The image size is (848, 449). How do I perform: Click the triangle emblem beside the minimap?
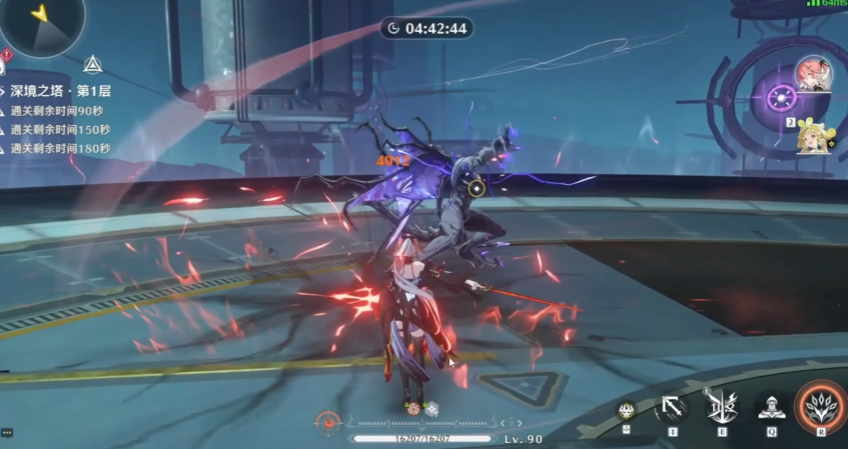pyautogui.click(x=93, y=65)
